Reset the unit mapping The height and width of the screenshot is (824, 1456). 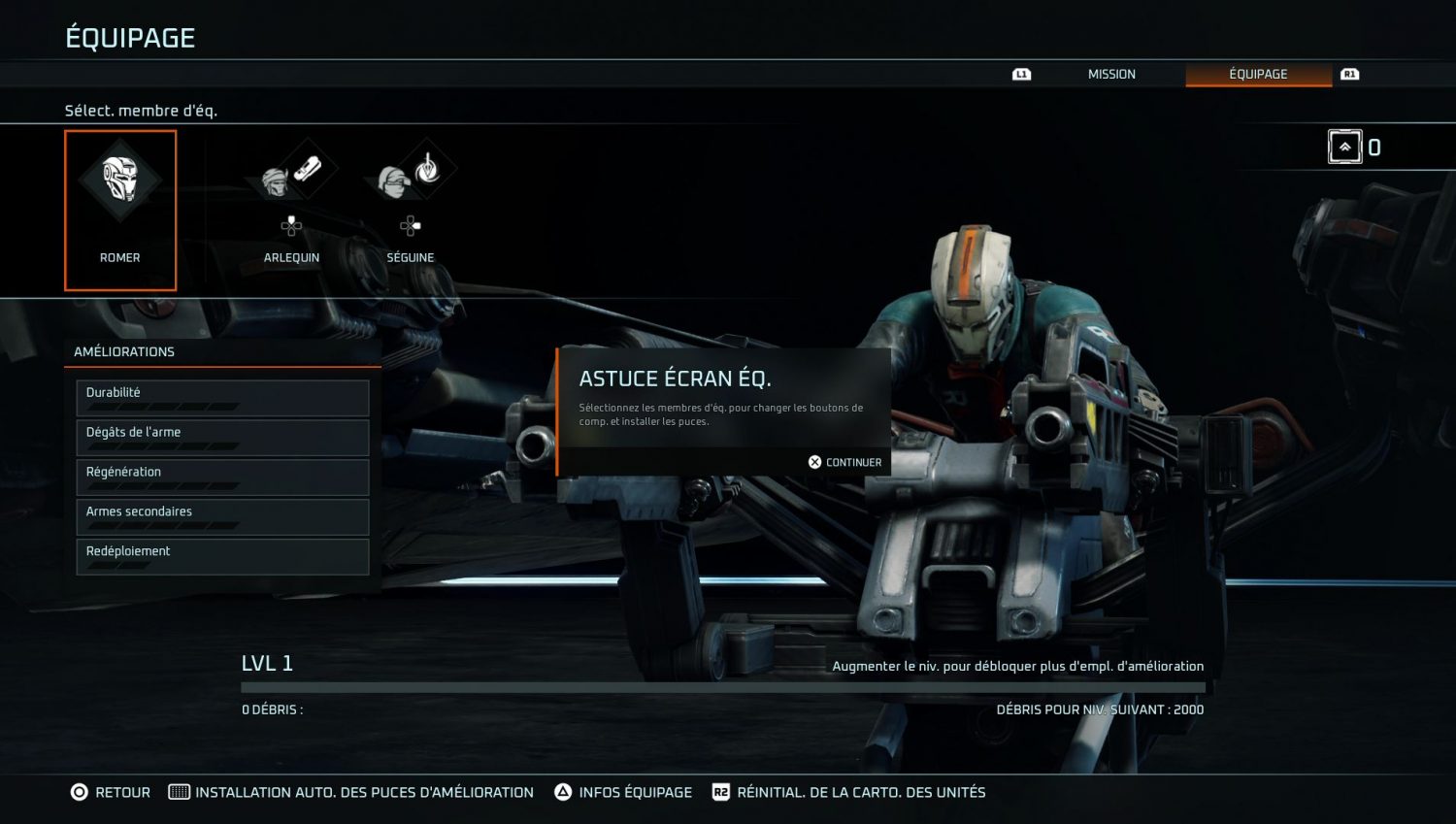coord(849,792)
